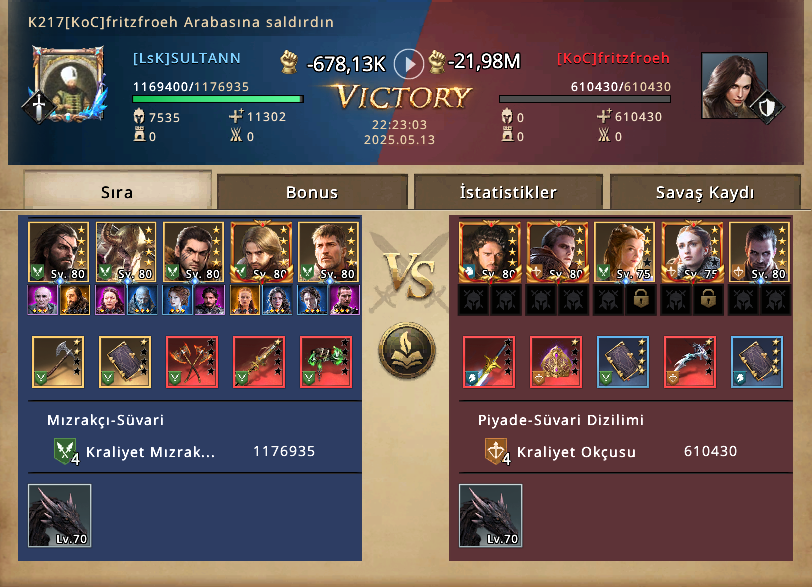Click the Kraliyet Okçusu troop icon
The width and height of the screenshot is (812, 587).
point(497,452)
